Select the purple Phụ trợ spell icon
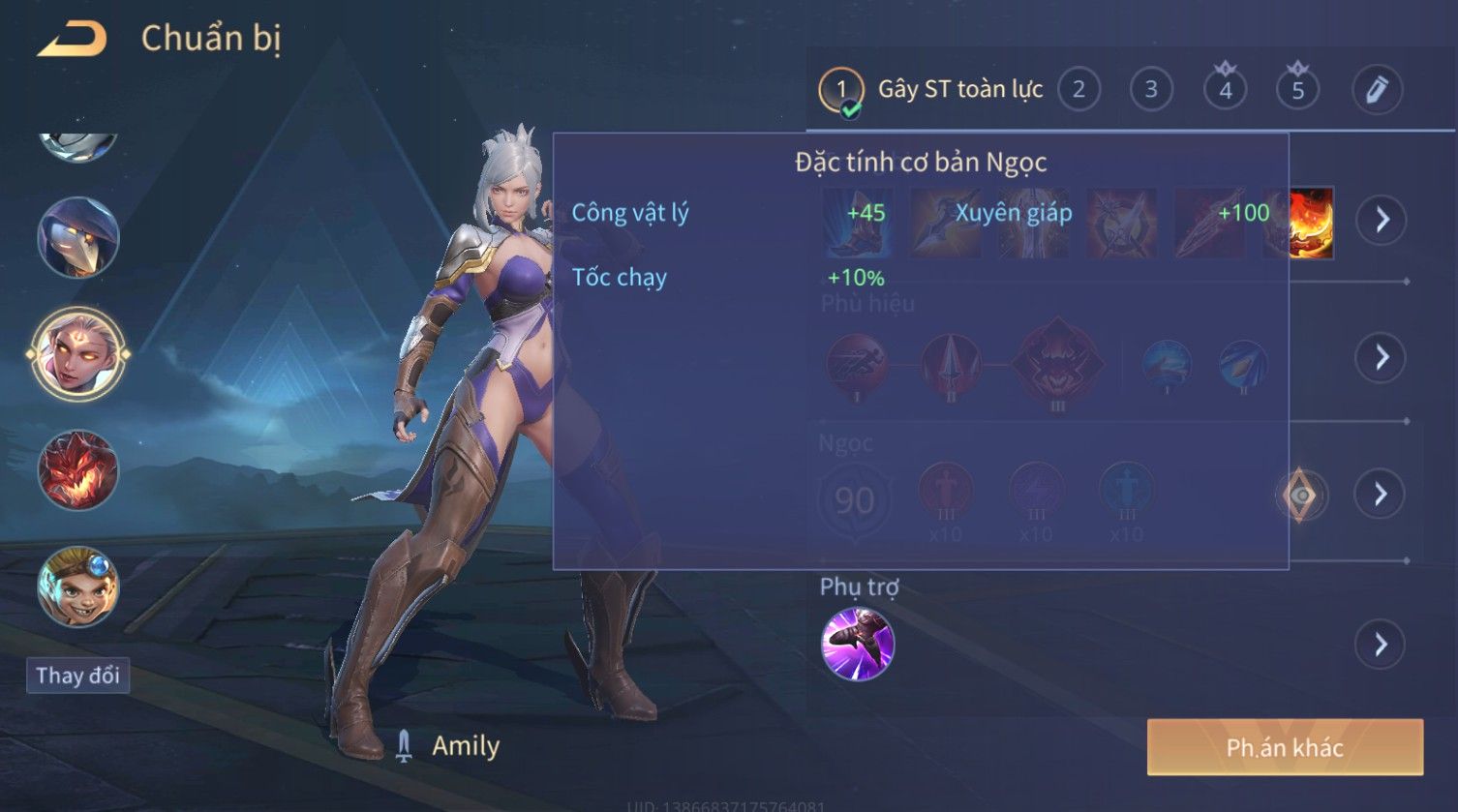 click(857, 645)
